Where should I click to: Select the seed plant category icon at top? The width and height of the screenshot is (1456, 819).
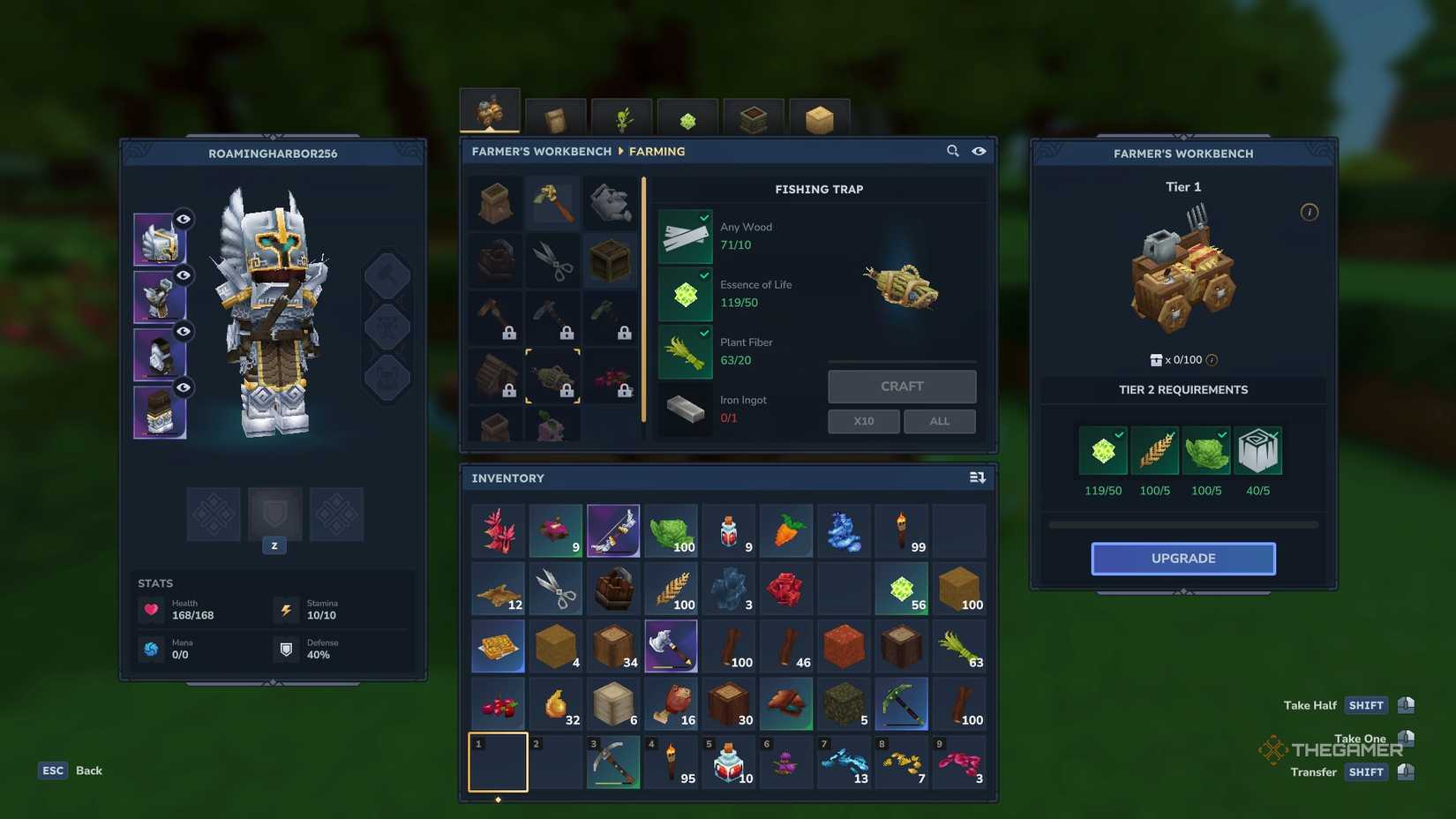point(621,117)
